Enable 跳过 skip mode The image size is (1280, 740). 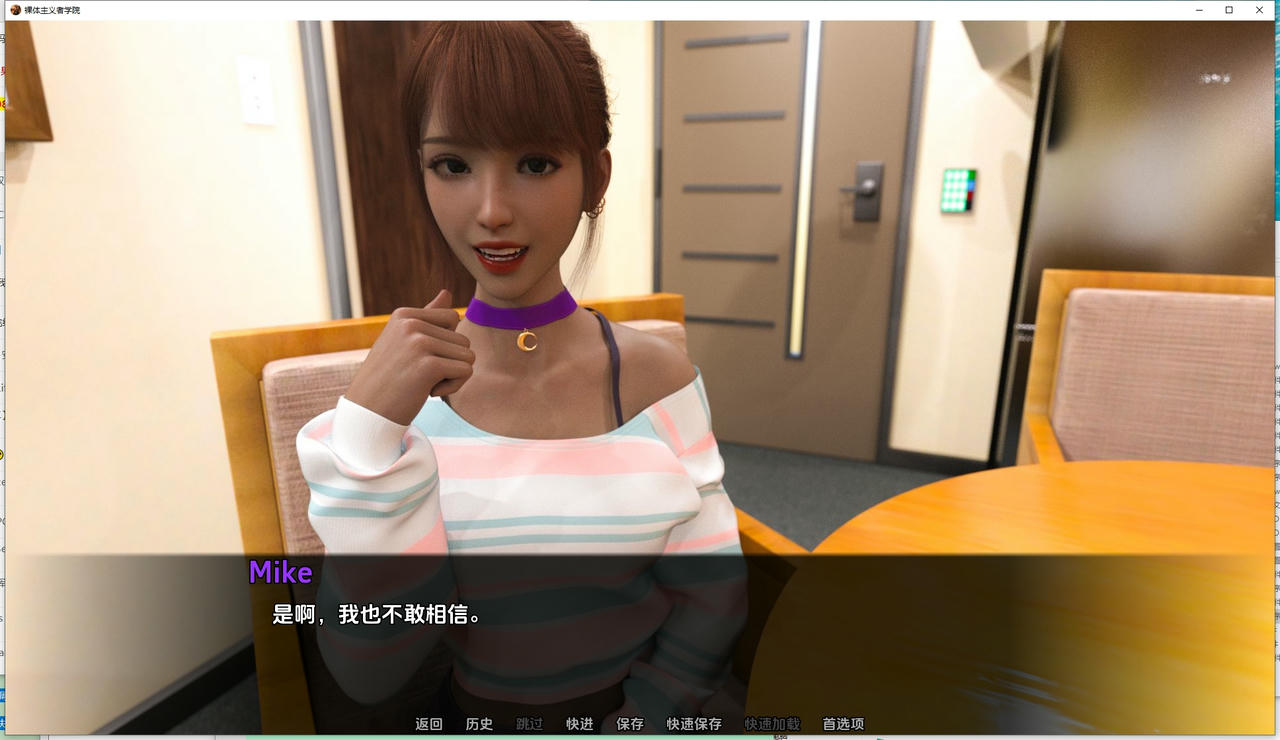click(528, 723)
